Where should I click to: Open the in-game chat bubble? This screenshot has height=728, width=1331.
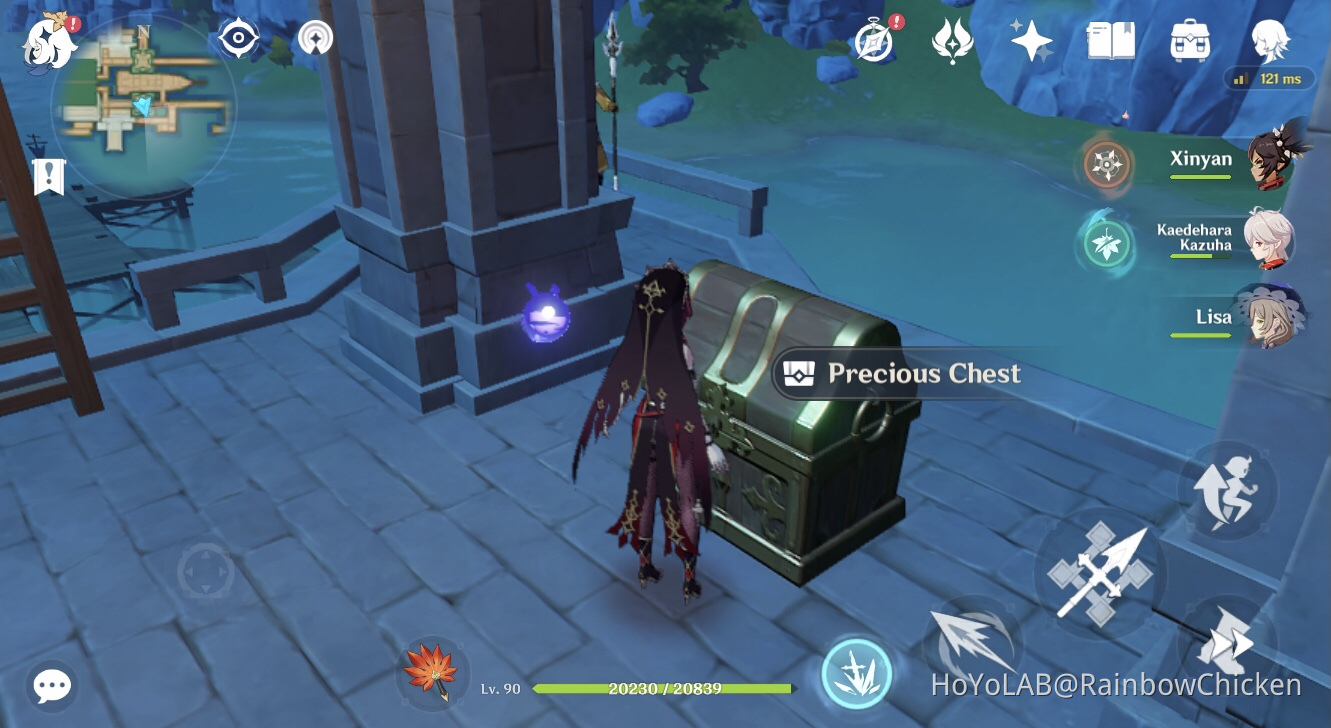click(x=50, y=686)
